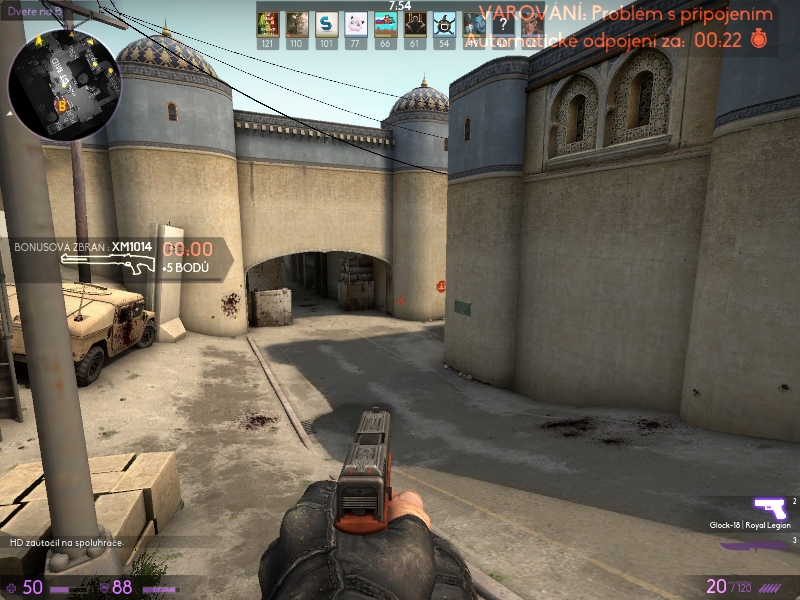Pick the question mark player avatar
Image resolution: width=800 pixels, height=600 pixels.
pos(502,24)
